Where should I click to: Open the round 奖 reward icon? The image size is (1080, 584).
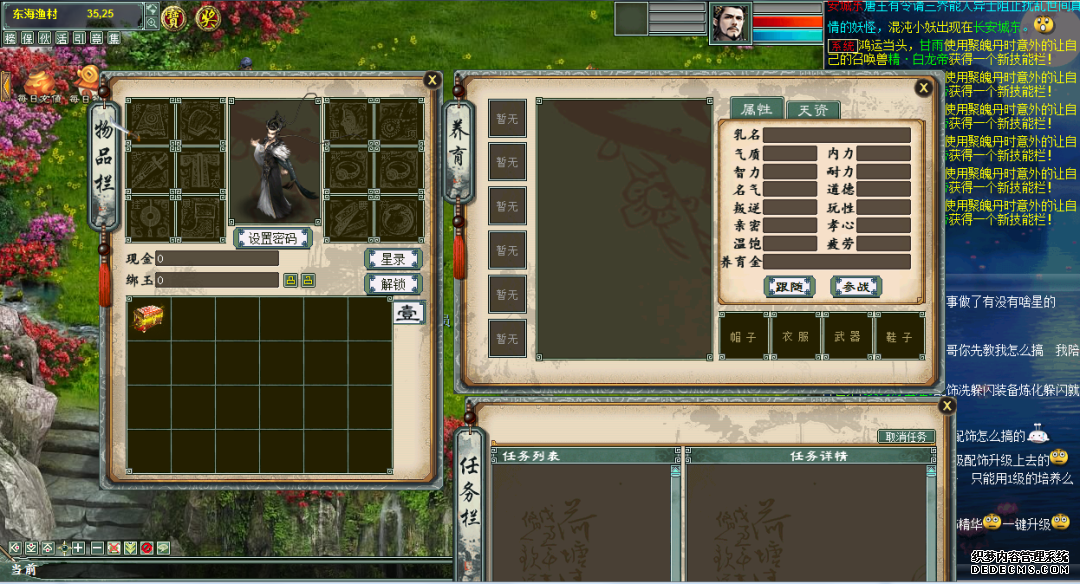(x=207, y=16)
